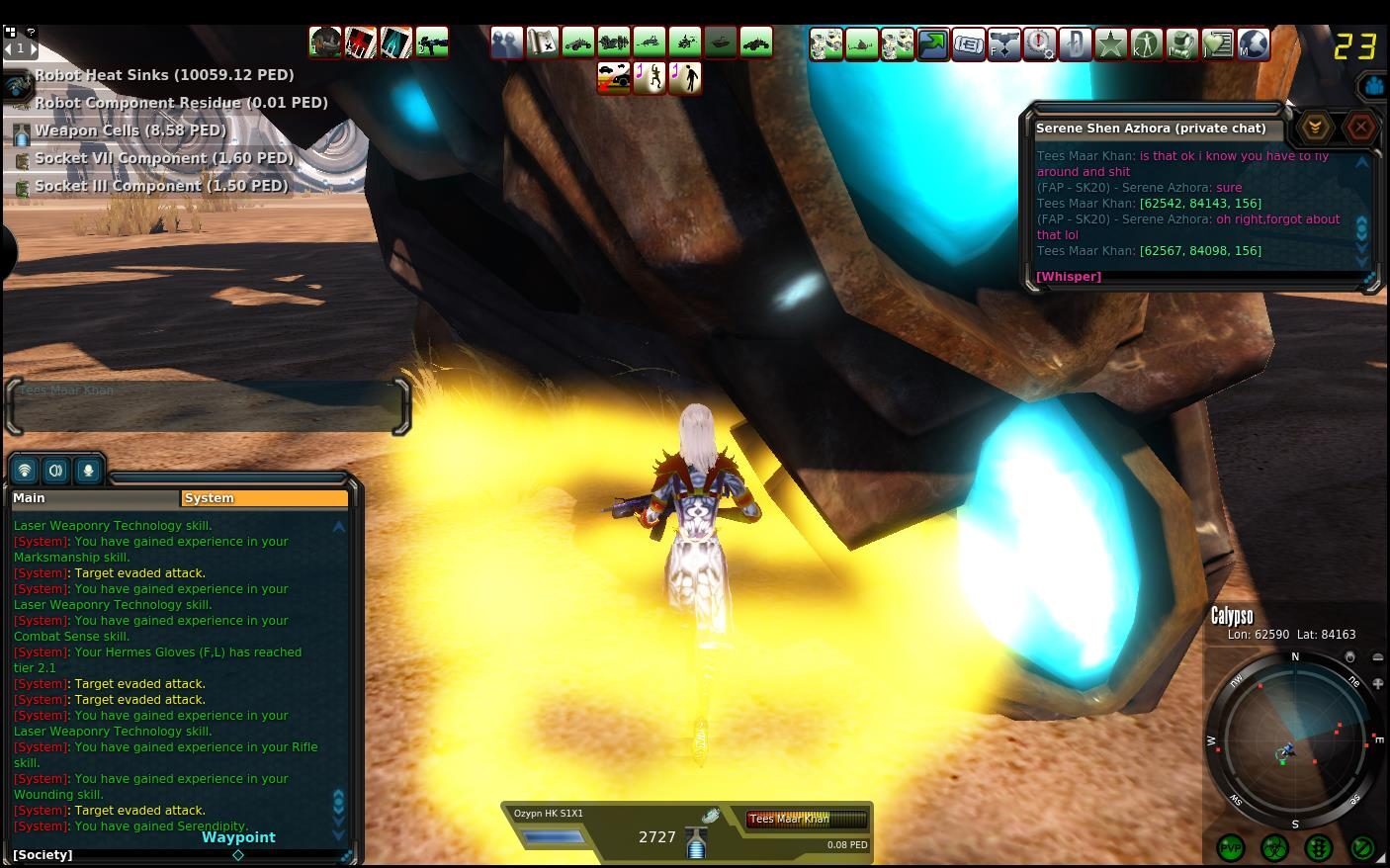Select the teleport green arrow icon on the hotbar

tap(932, 43)
